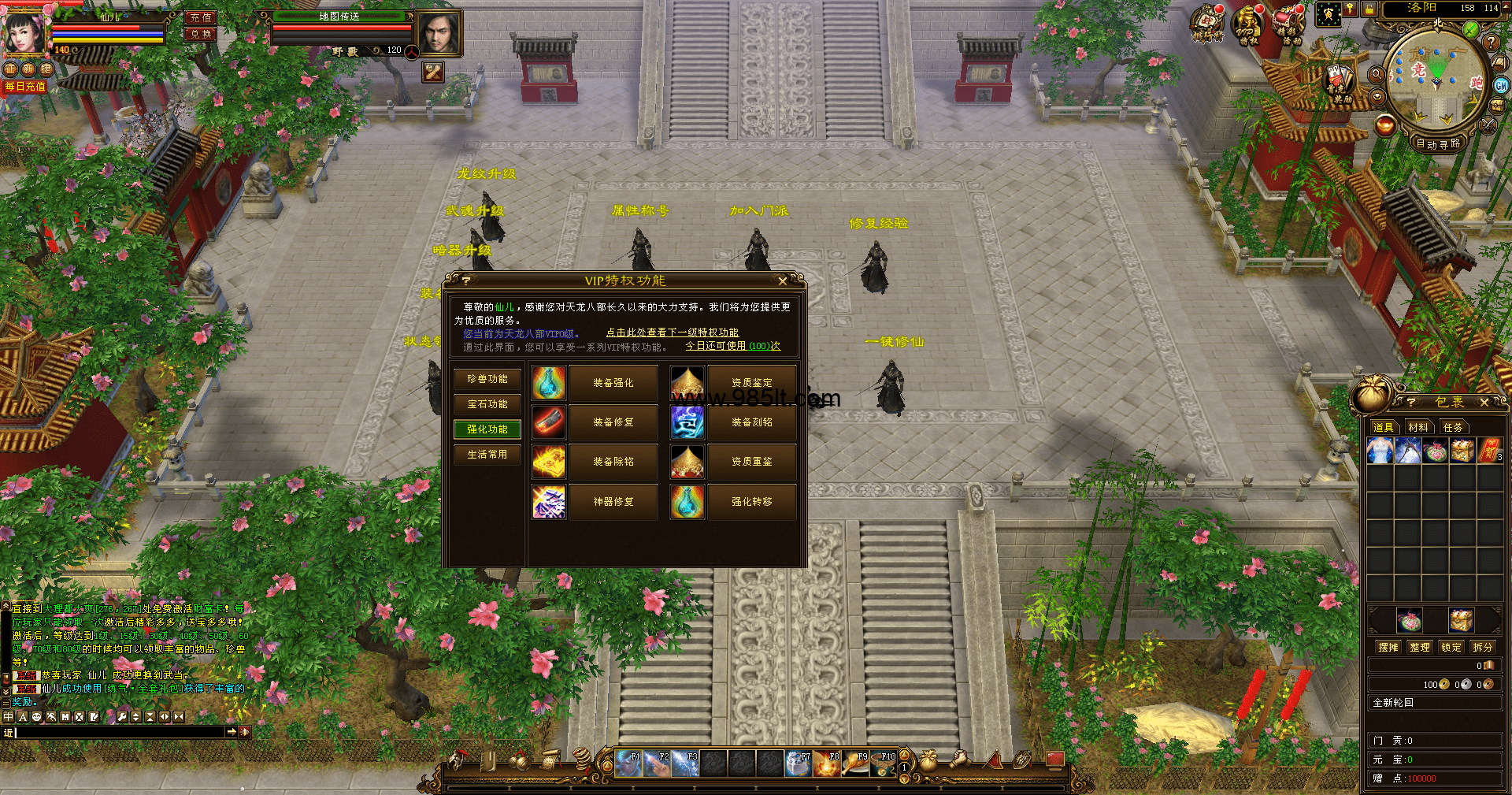Open the 资质重鉴 re-appraisal function

coord(751,462)
